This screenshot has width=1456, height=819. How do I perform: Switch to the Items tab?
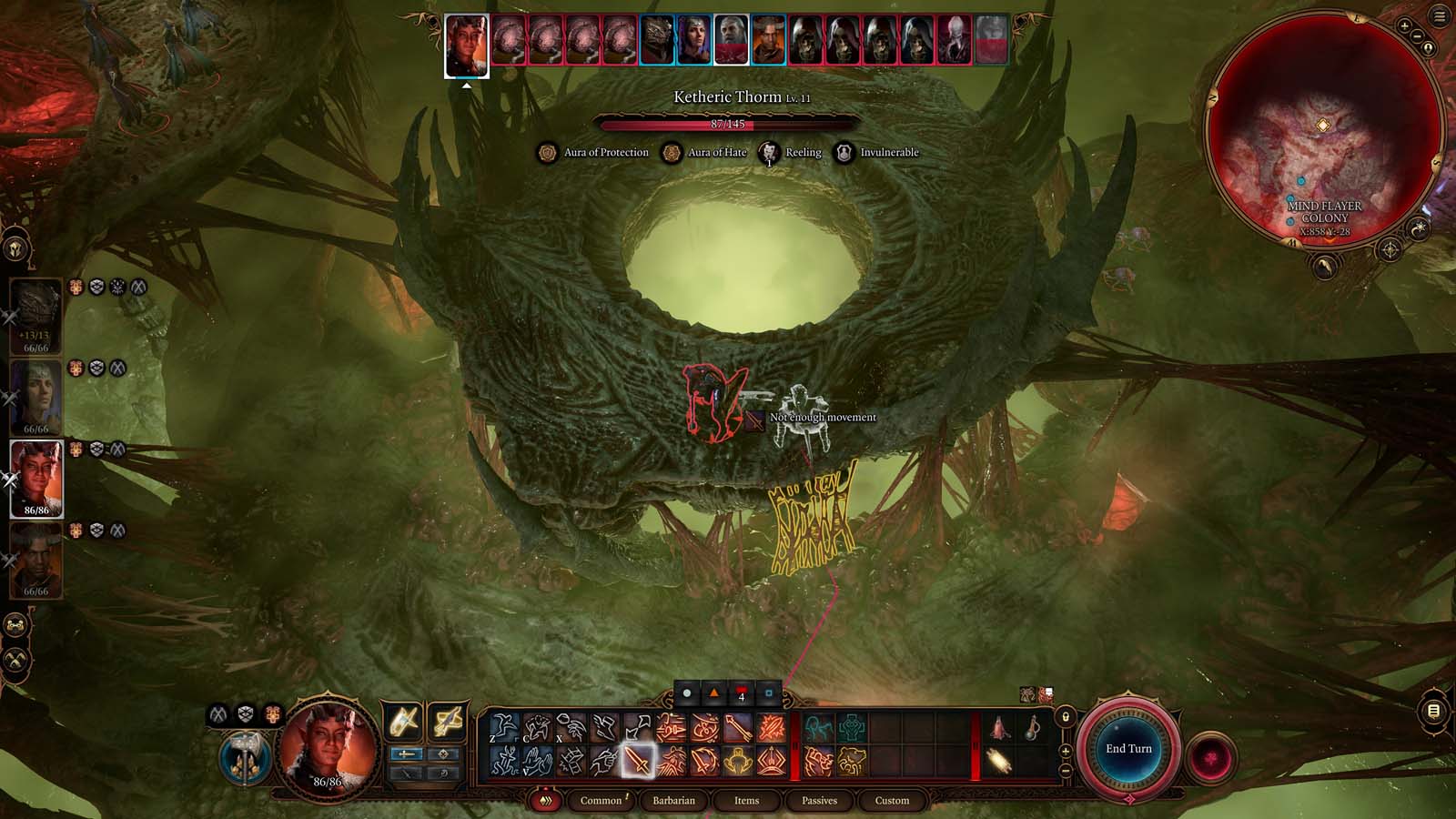pyautogui.click(x=747, y=800)
